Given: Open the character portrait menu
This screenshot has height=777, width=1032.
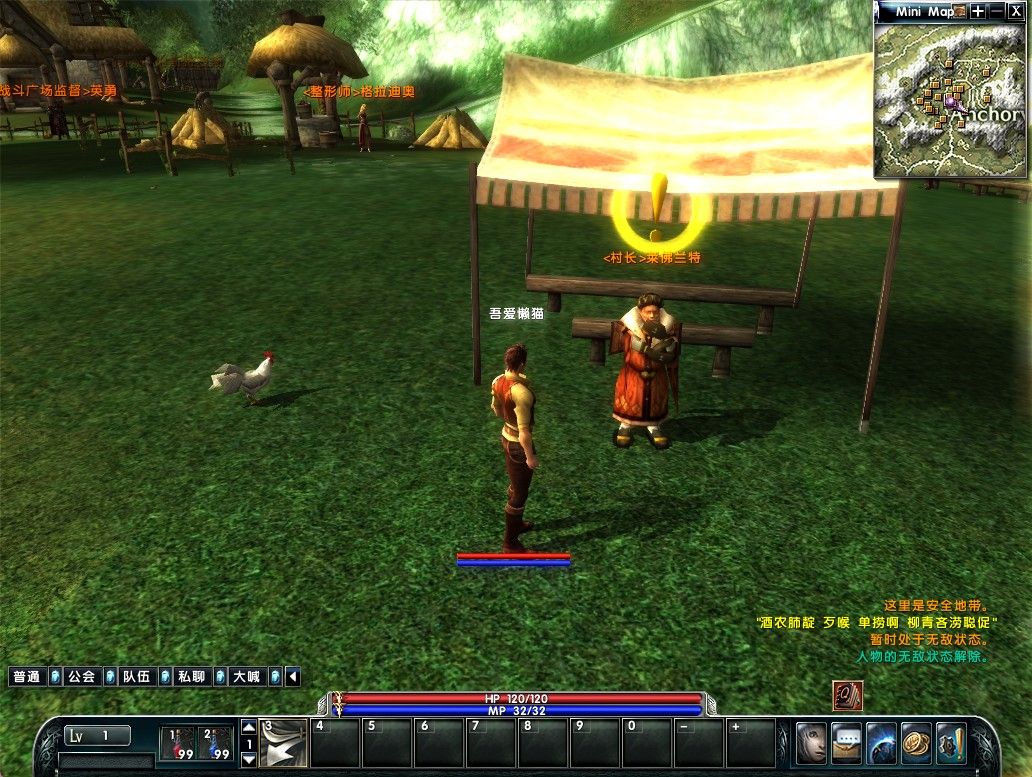Looking at the screenshot, I should coord(811,743).
